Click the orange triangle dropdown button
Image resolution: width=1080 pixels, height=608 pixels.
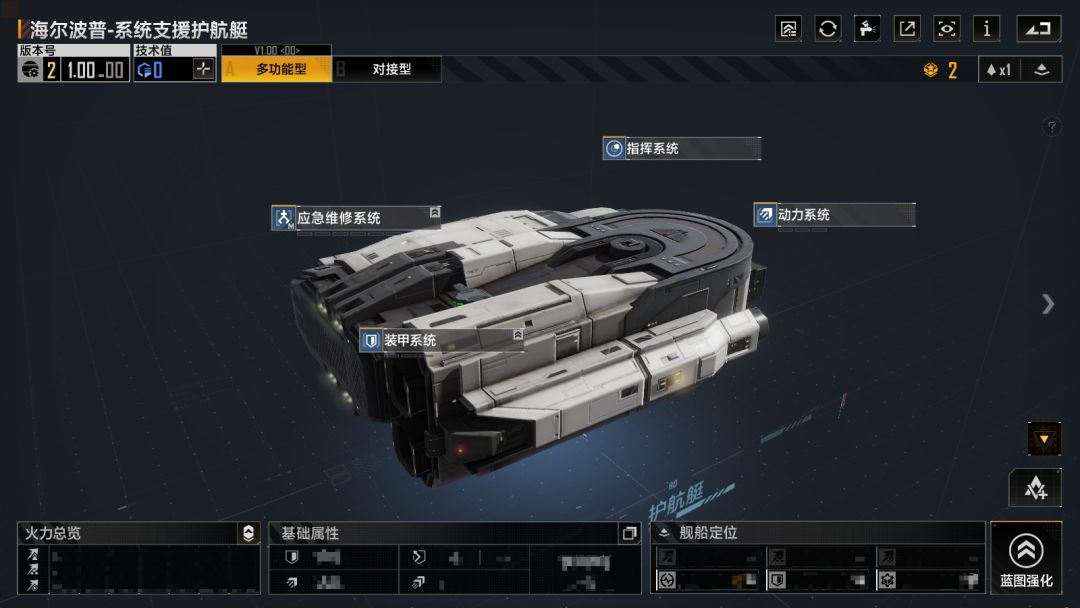[x=1044, y=438]
